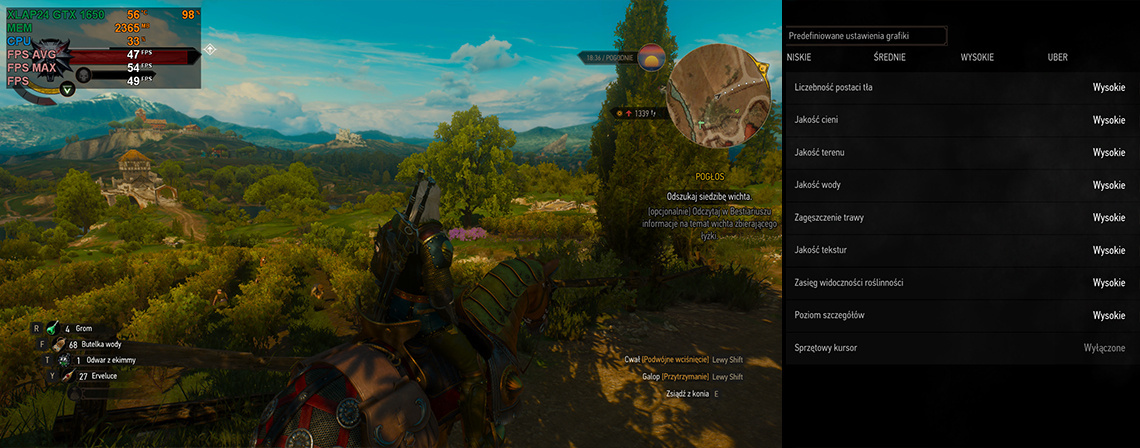Select the NISKIE graphics preset
This screenshot has width=1140, height=448.
pos(799,58)
